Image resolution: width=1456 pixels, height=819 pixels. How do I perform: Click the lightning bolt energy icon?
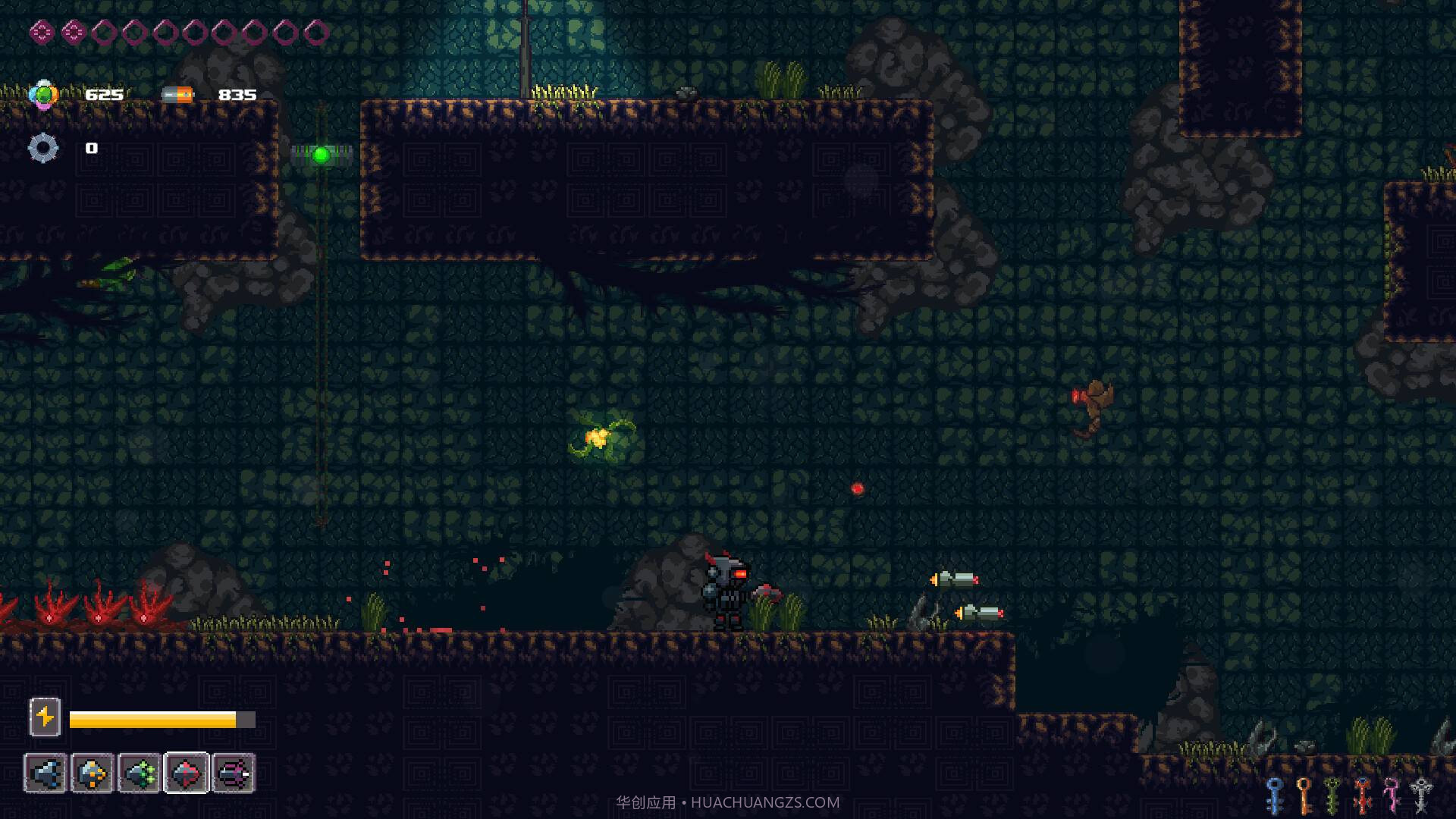point(45,717)
